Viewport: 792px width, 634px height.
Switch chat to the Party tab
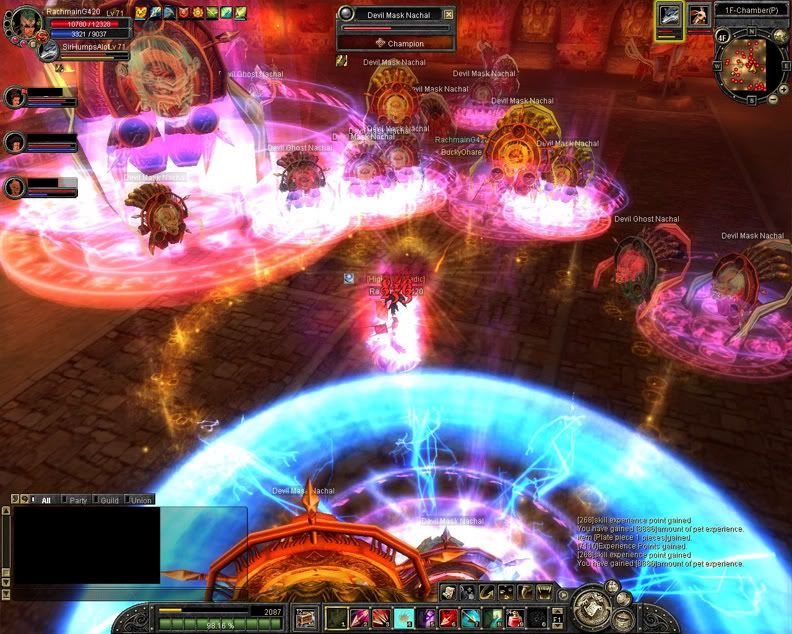77,500
